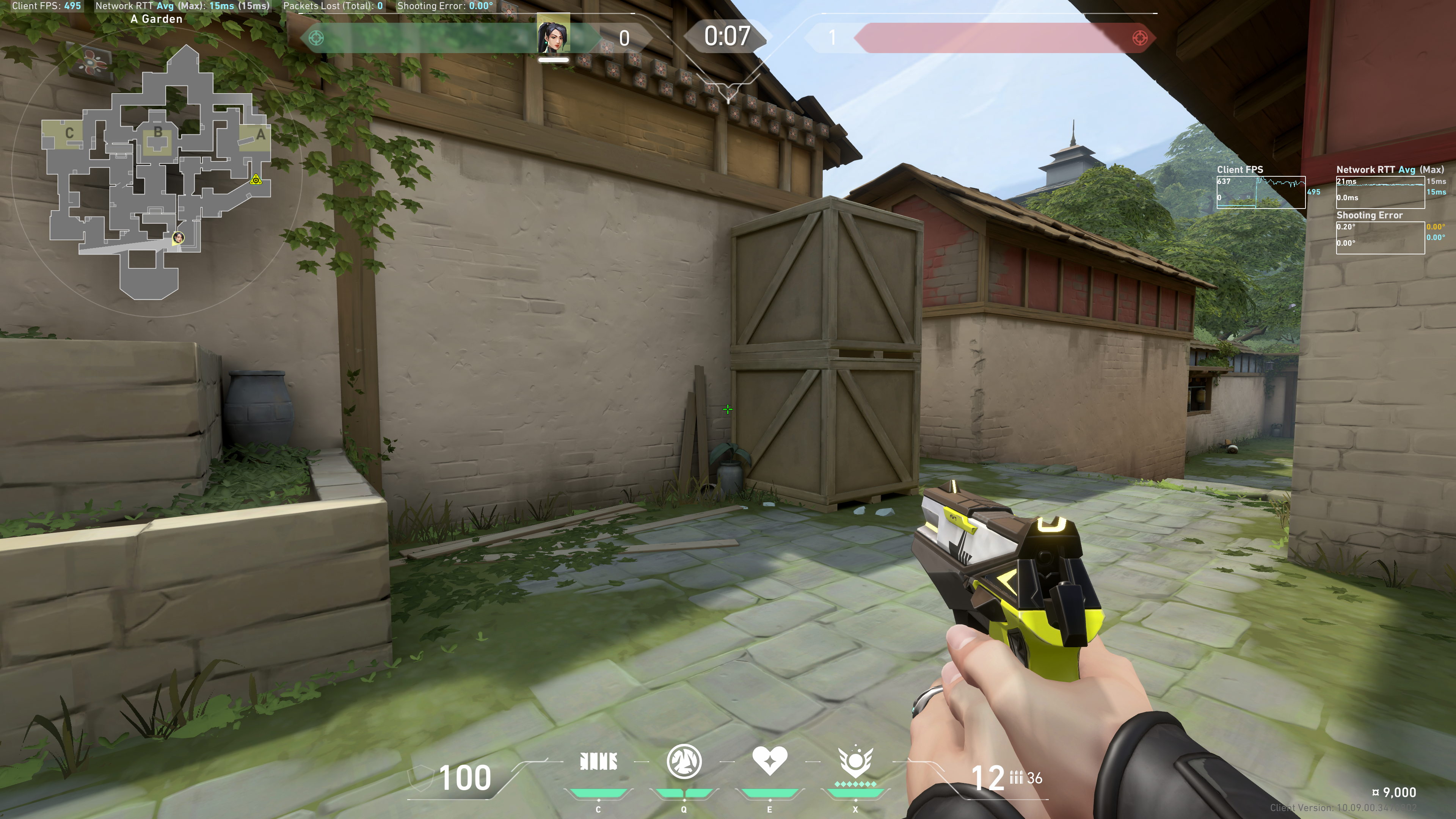Click the yellow spike marker on minimap
This screenshot has height=819, width=1456.
click(x=256, y=180)
